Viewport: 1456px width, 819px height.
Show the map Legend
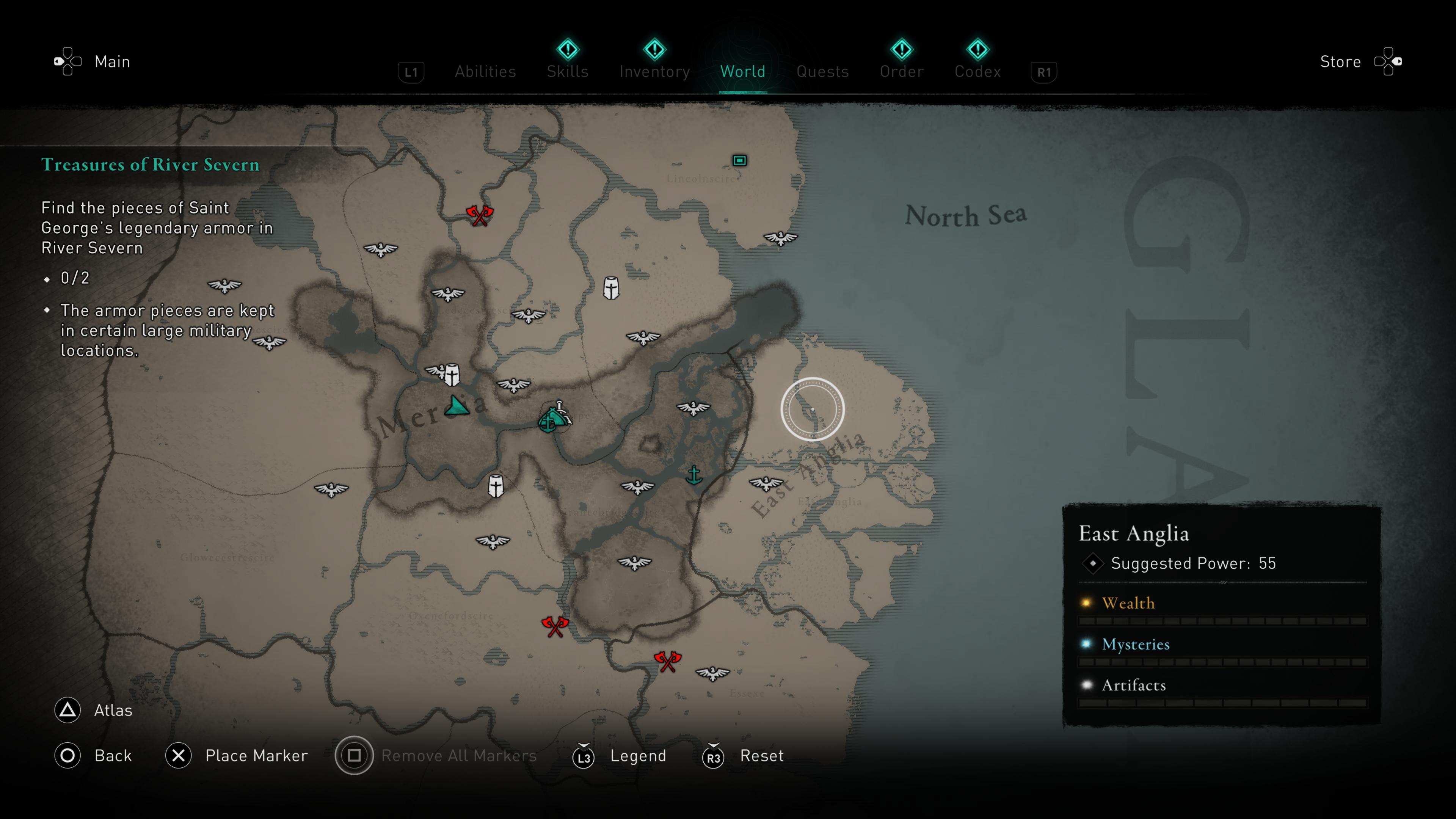click(x=637, y=756)
